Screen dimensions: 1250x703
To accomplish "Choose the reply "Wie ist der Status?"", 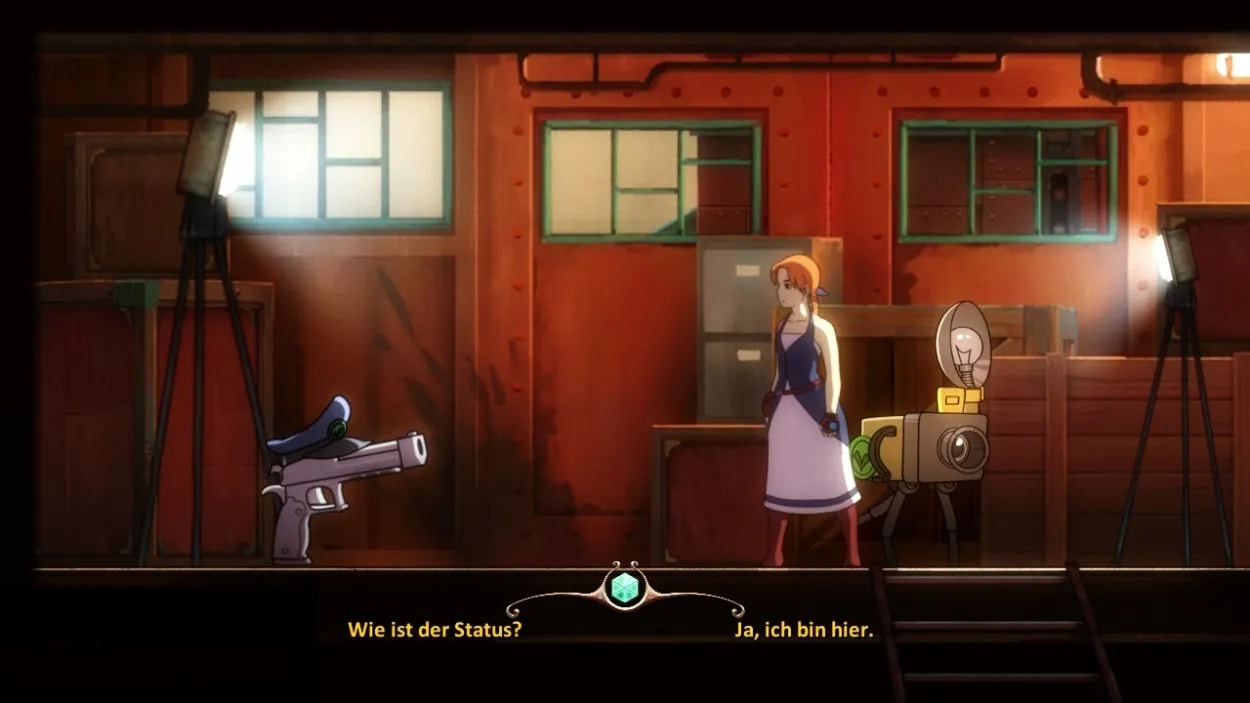I will [x=434, y=630].
